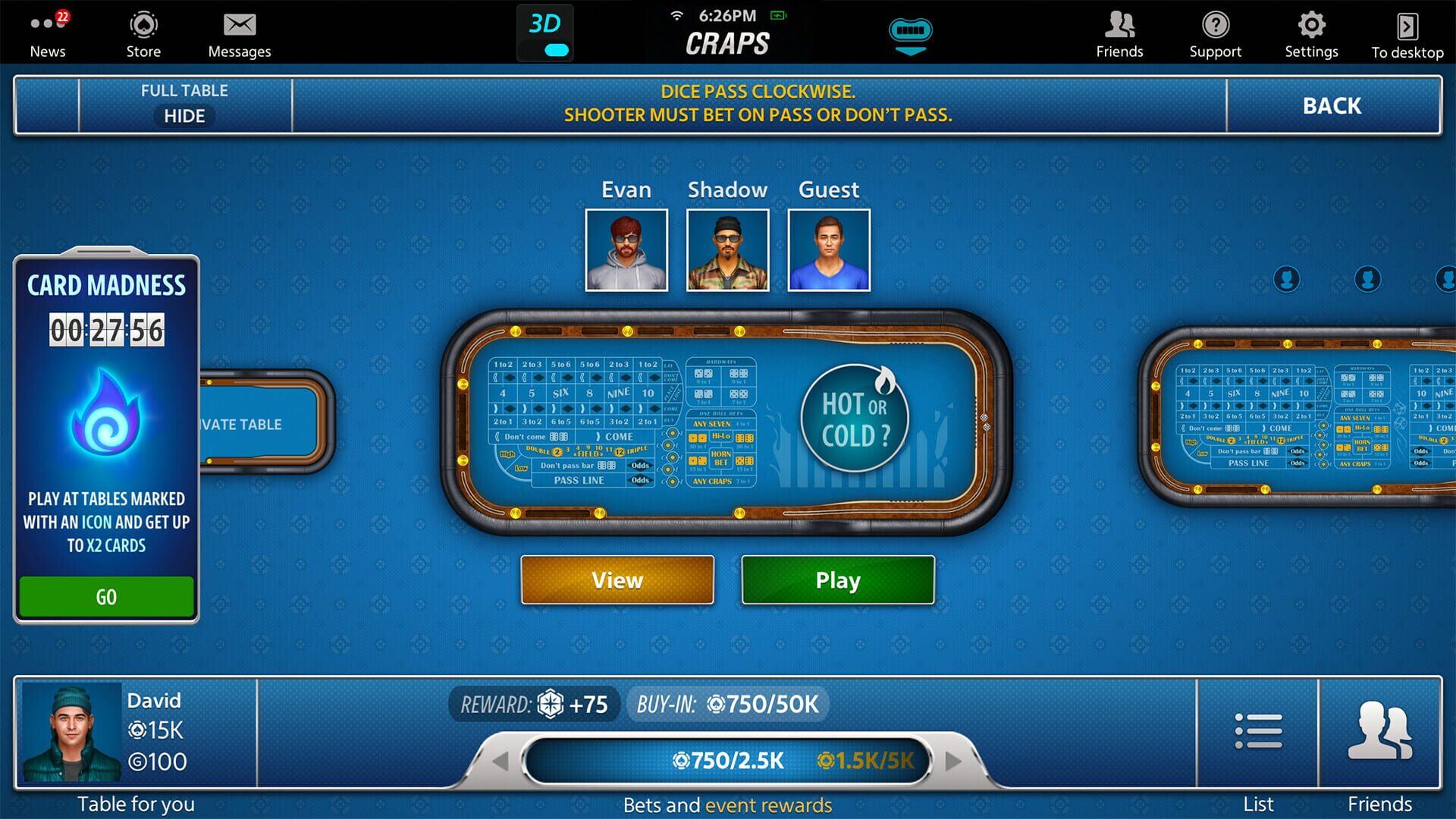This screenshot has width=1456, height=819.
Task: Browse previous bet tier with left arrow
Action: tap(500, 762)
